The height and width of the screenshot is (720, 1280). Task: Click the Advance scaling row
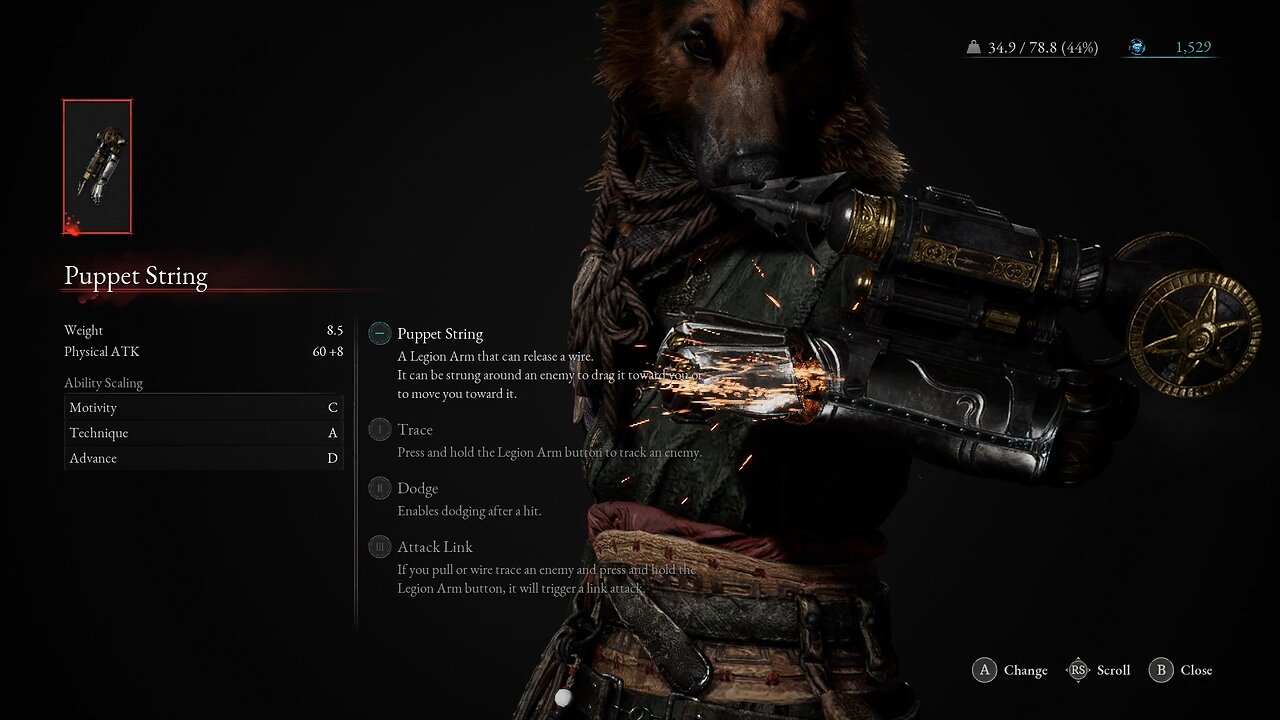[x=203, y=458]
